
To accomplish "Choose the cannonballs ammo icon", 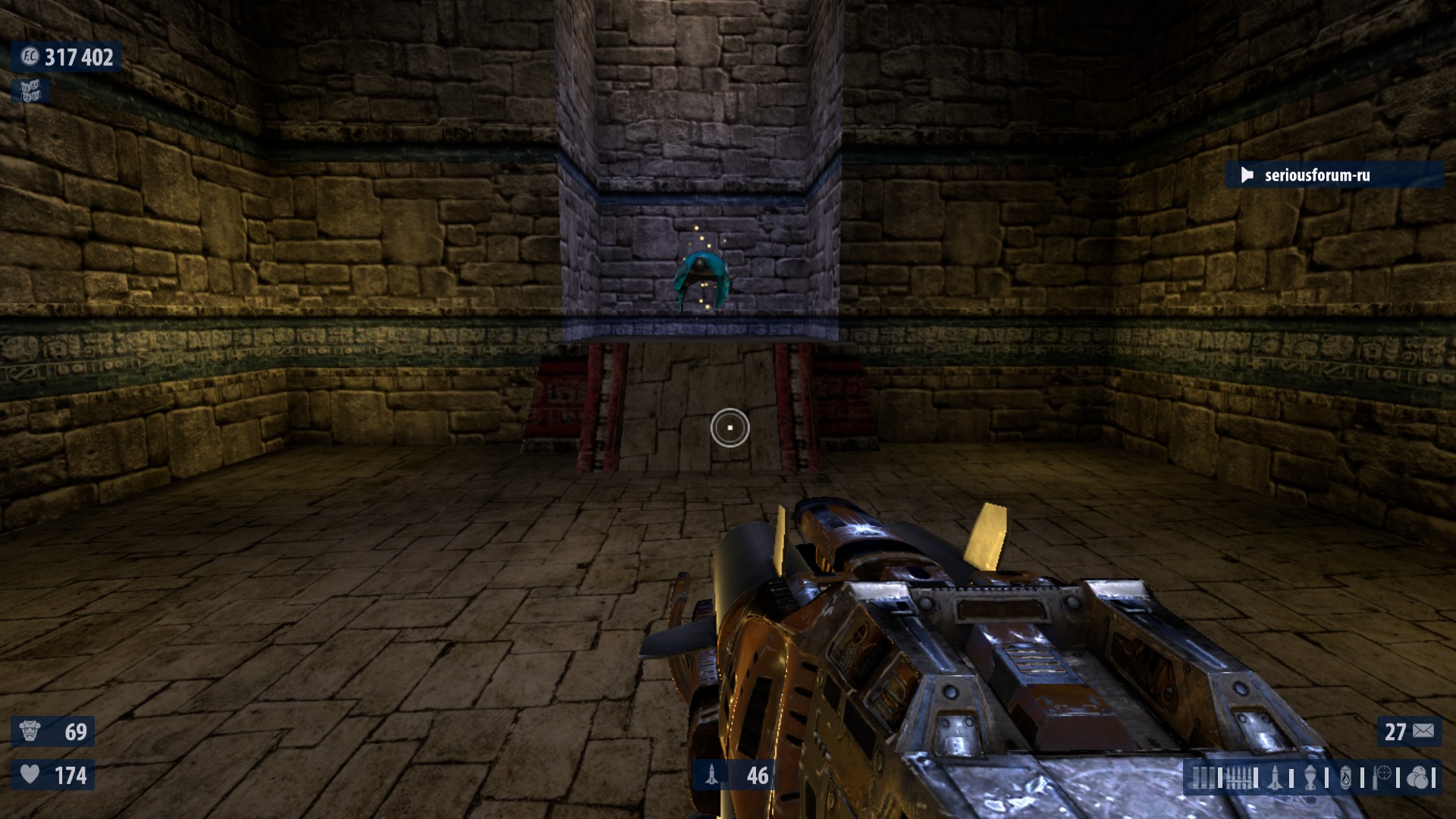I will (1417, 777).
